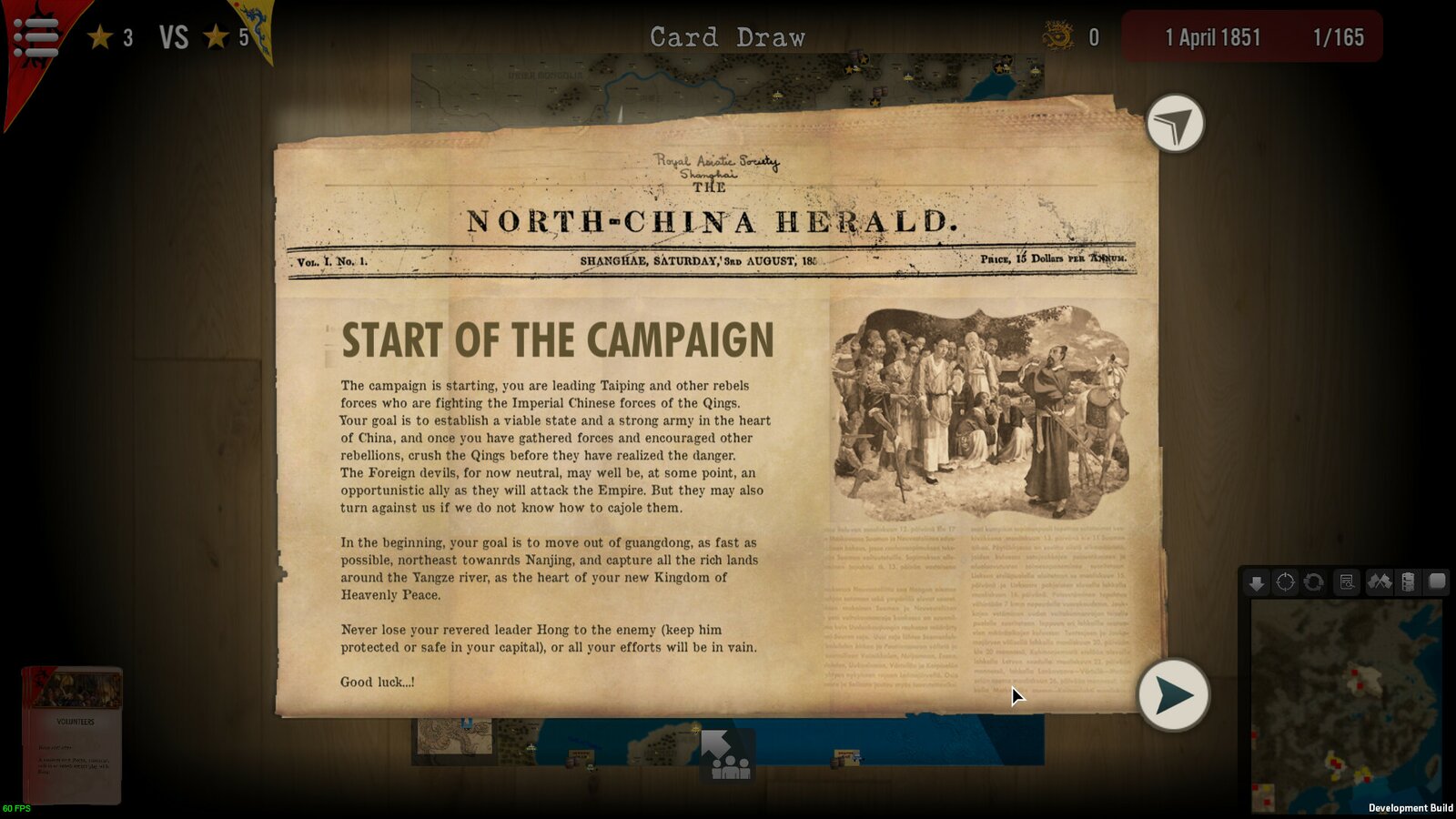1456x819 pixels.
Task: Open the document search icon
Action: (1347, 582)
